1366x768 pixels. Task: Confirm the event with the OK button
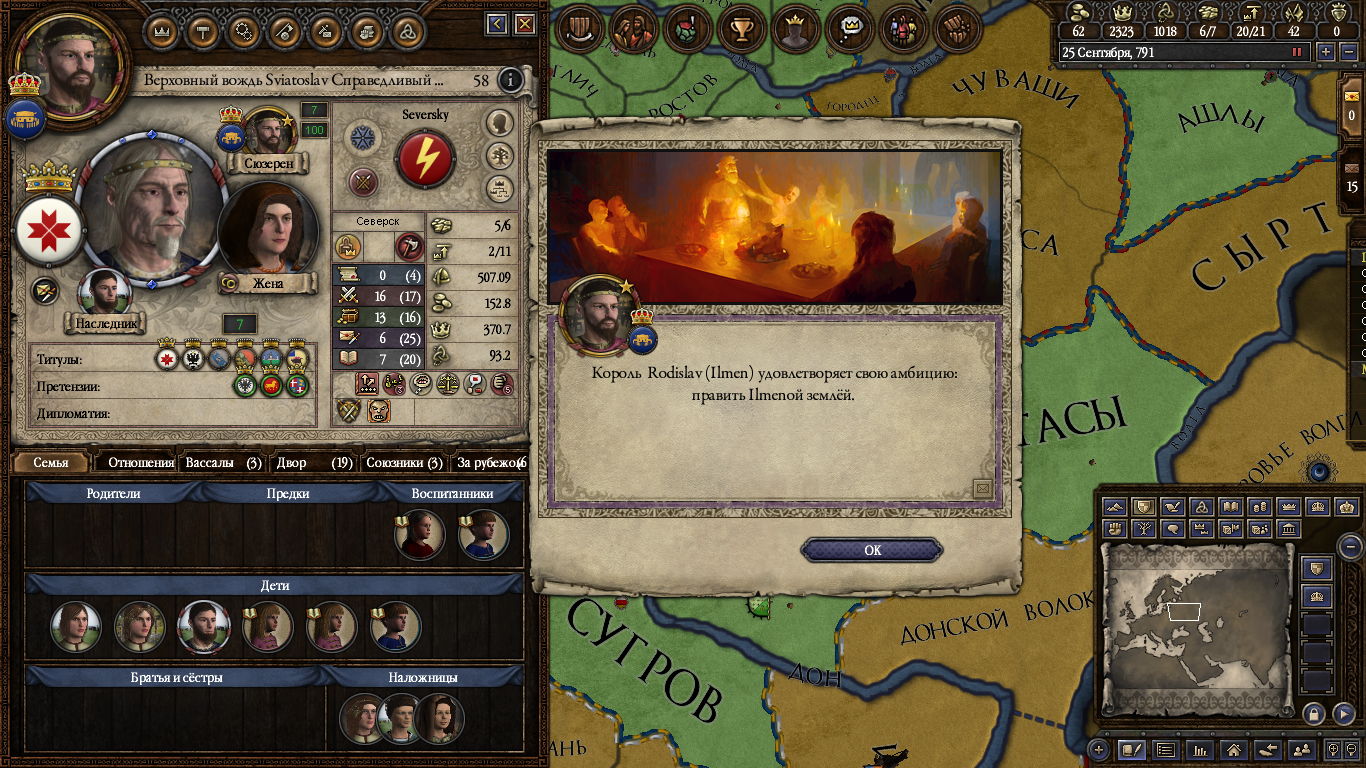coord(872,550)
